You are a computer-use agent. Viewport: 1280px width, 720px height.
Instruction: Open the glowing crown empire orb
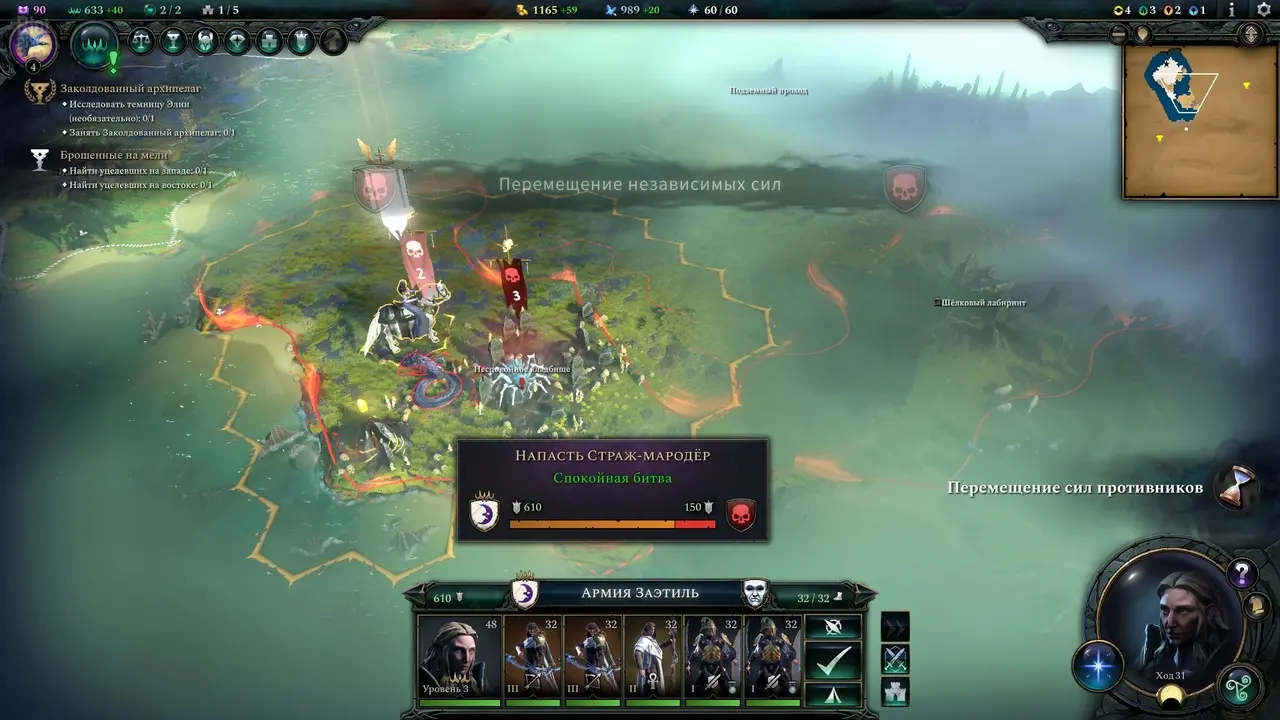96,44
